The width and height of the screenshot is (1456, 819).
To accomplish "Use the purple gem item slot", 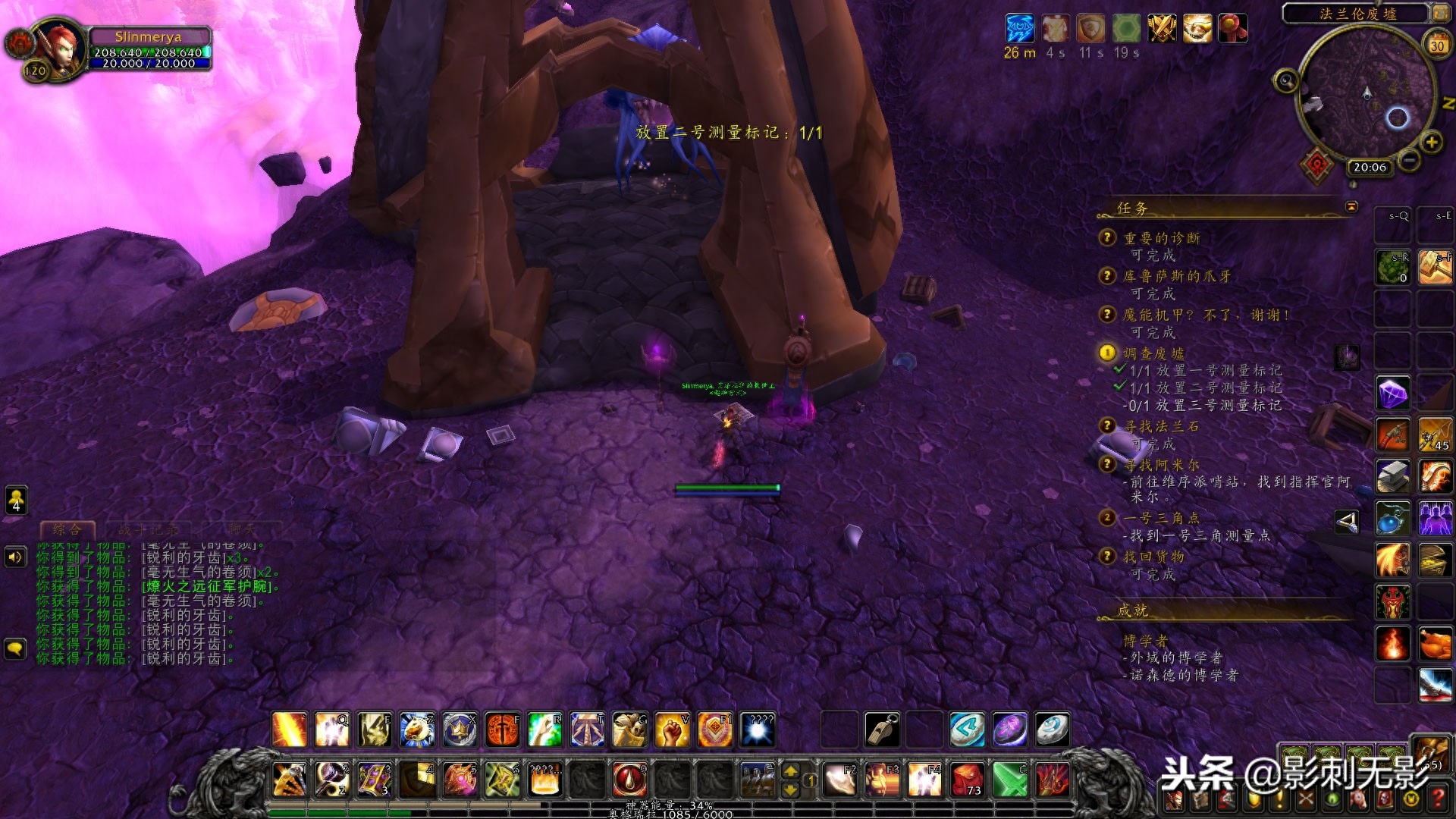I will (x=1393, y=394).
